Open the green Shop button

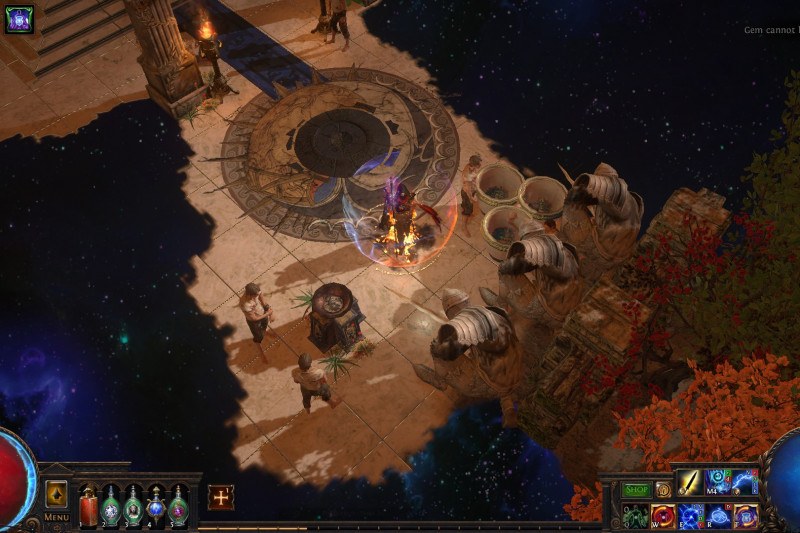pos(636,490)
